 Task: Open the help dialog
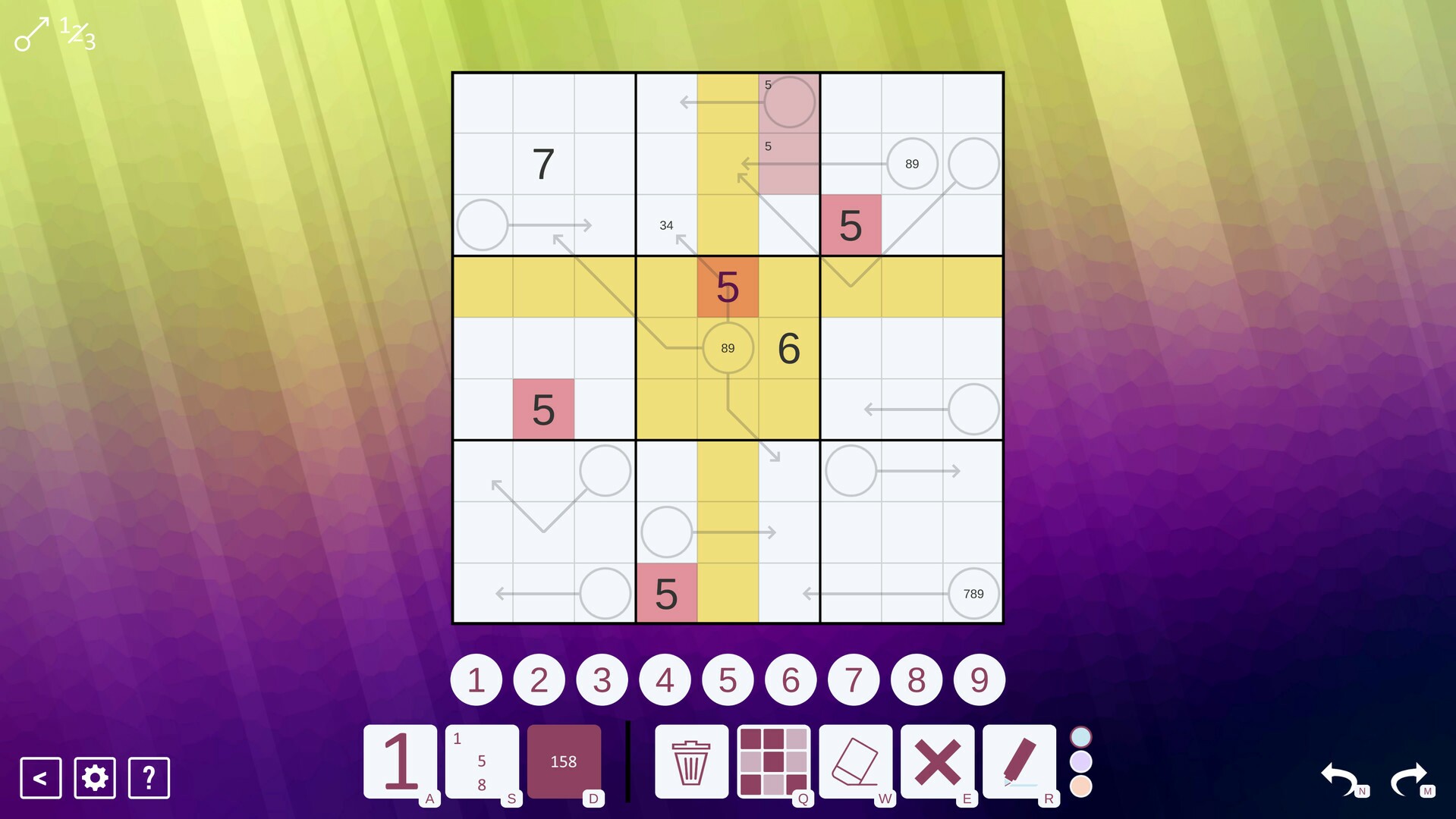pos(148,777)
